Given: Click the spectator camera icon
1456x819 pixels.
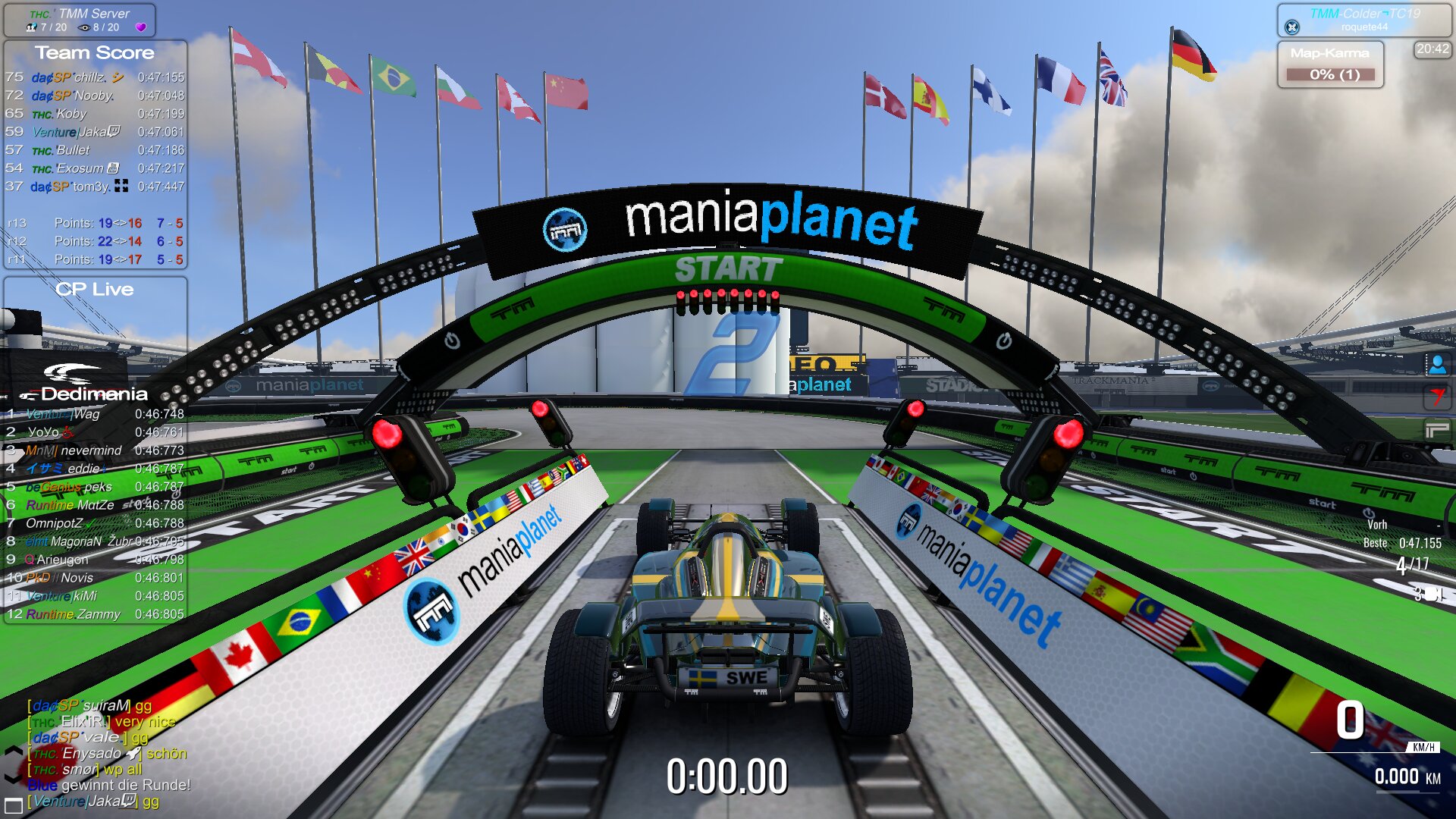Looking at the screenshot, I should 84,27.
